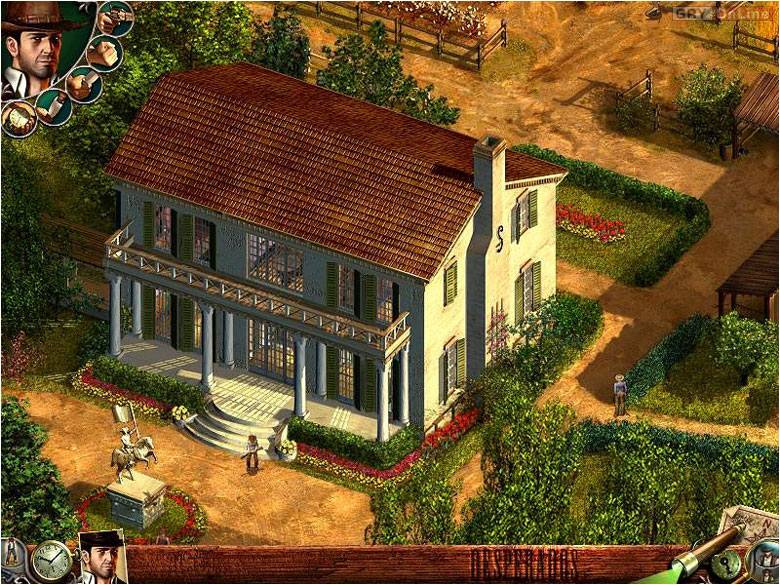Activate the revolver action icon
The width and height of the screenshot is (780, 585).
tap(117, 17)
